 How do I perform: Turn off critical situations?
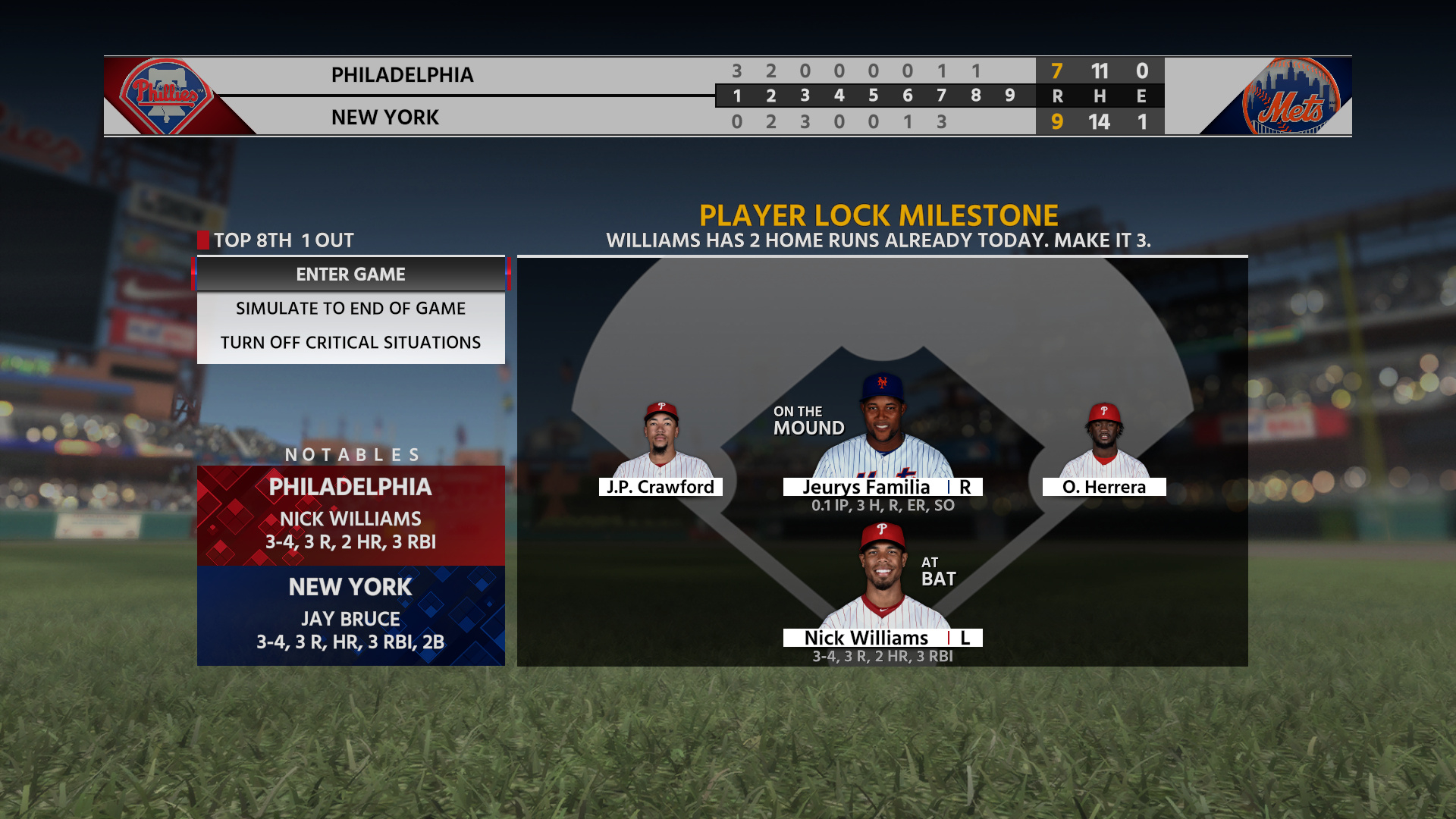point(350,343)
